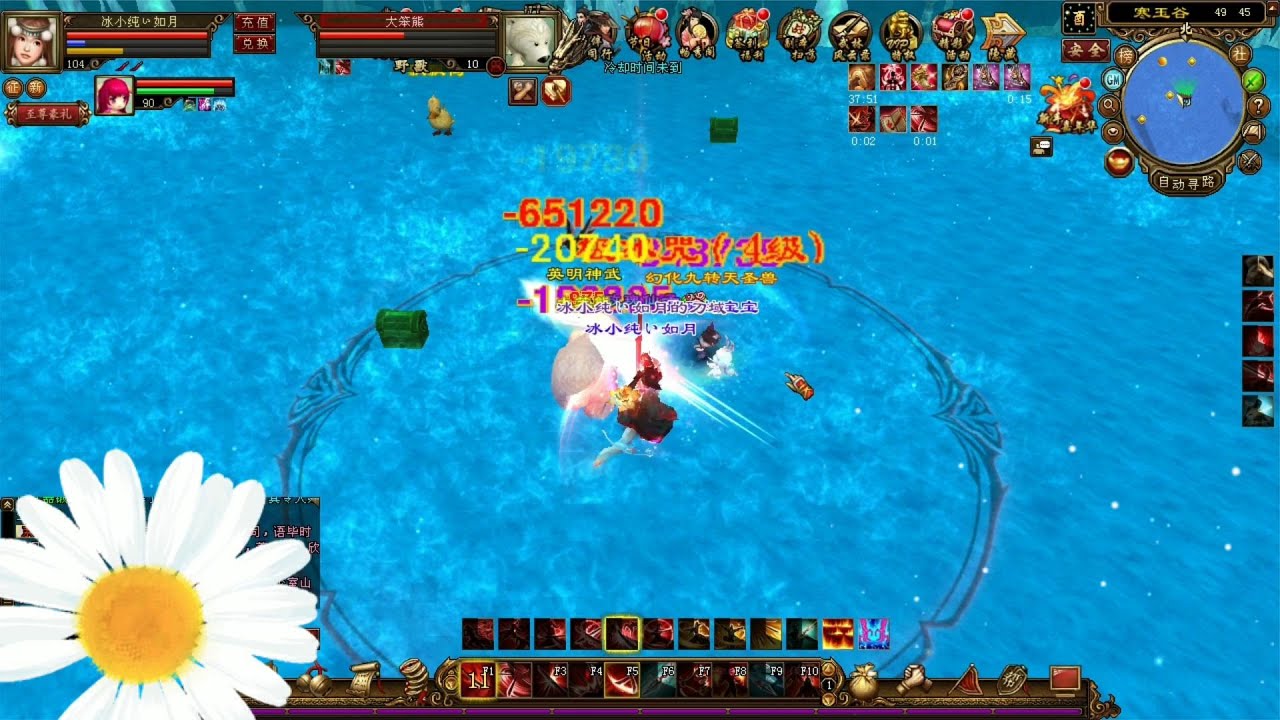Click the 安全 safe mode button
Image resolution: width=1280 pixels, height=720 pixels.
pyautogui.click(x=1085, y=49)
